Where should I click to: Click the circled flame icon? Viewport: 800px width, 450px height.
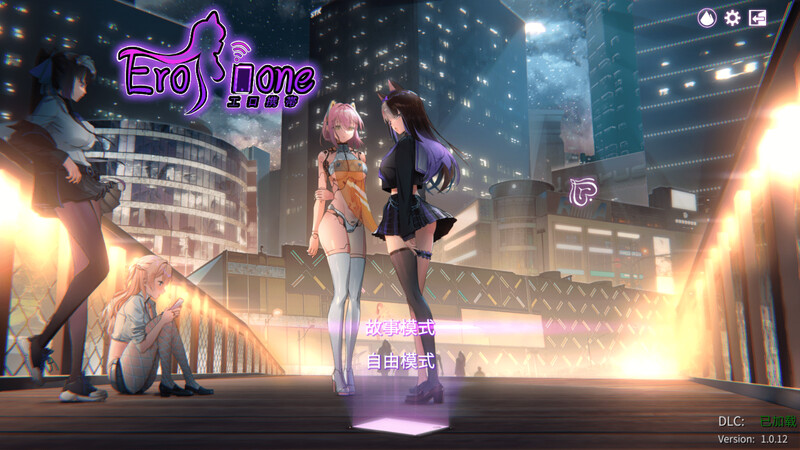click(707, 18)
